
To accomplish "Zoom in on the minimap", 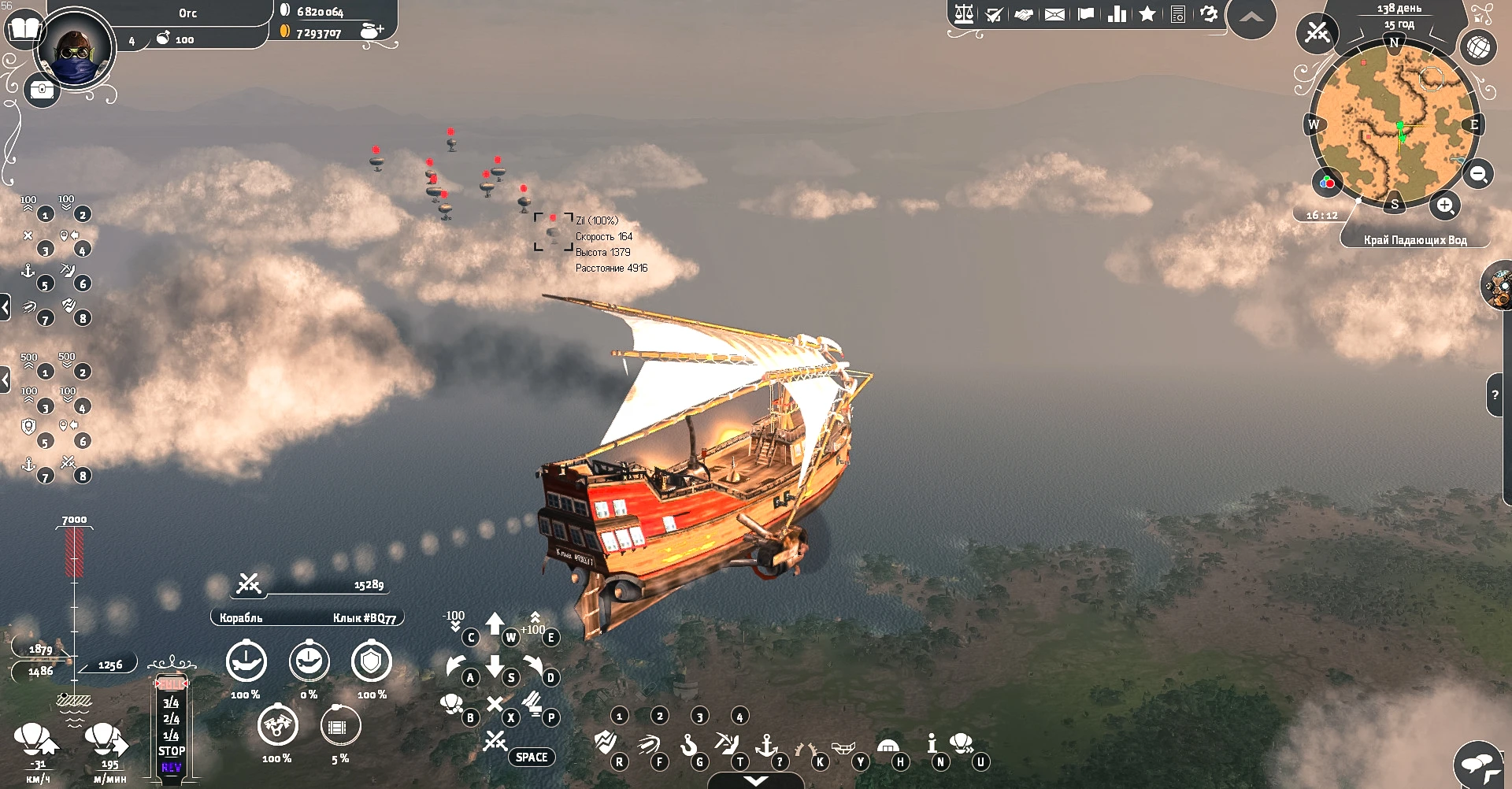I will pyautogui.click(x=1445, y=206).
